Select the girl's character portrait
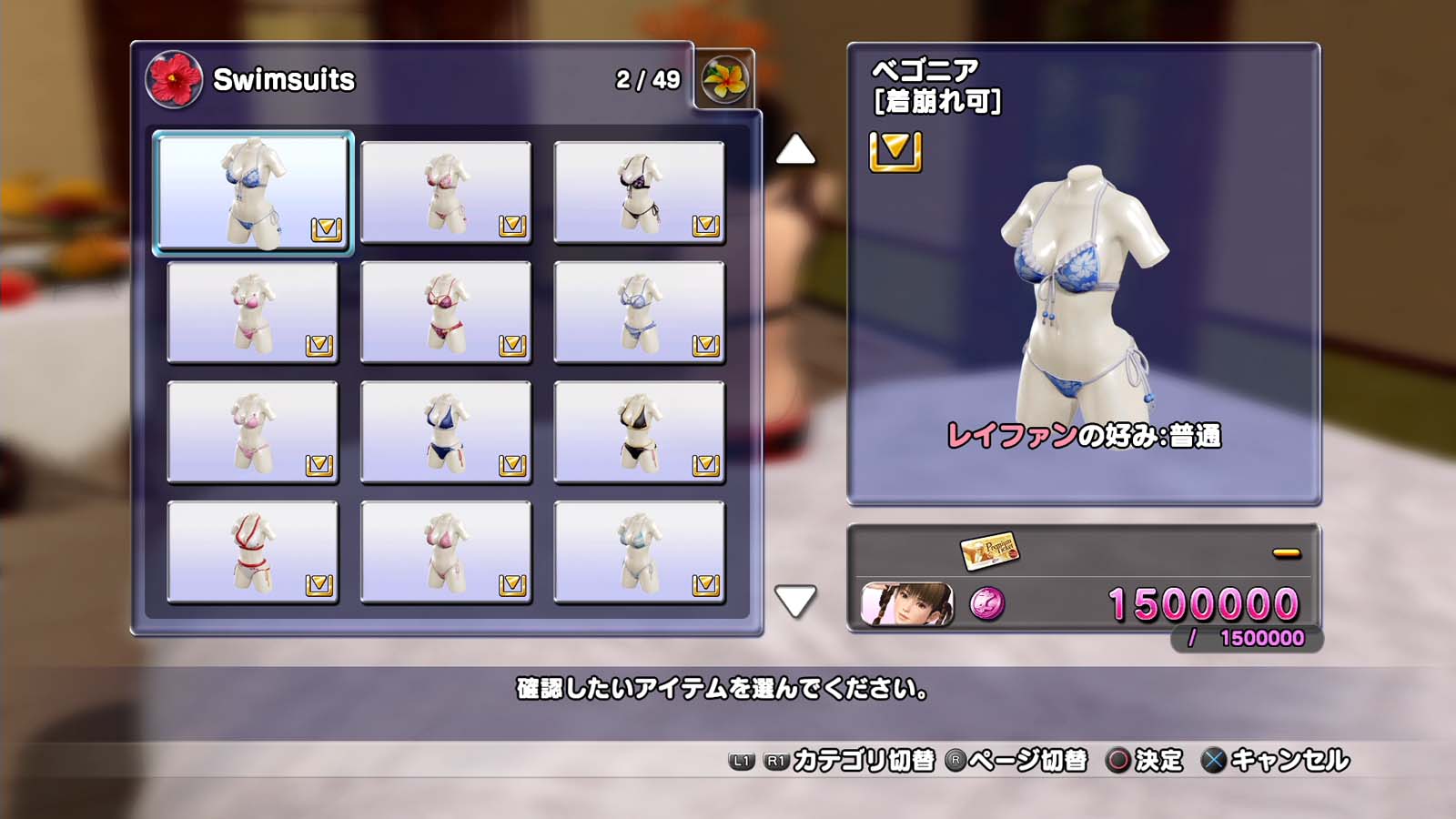This screenshot has height=819, width=1456. coord(907,604)
